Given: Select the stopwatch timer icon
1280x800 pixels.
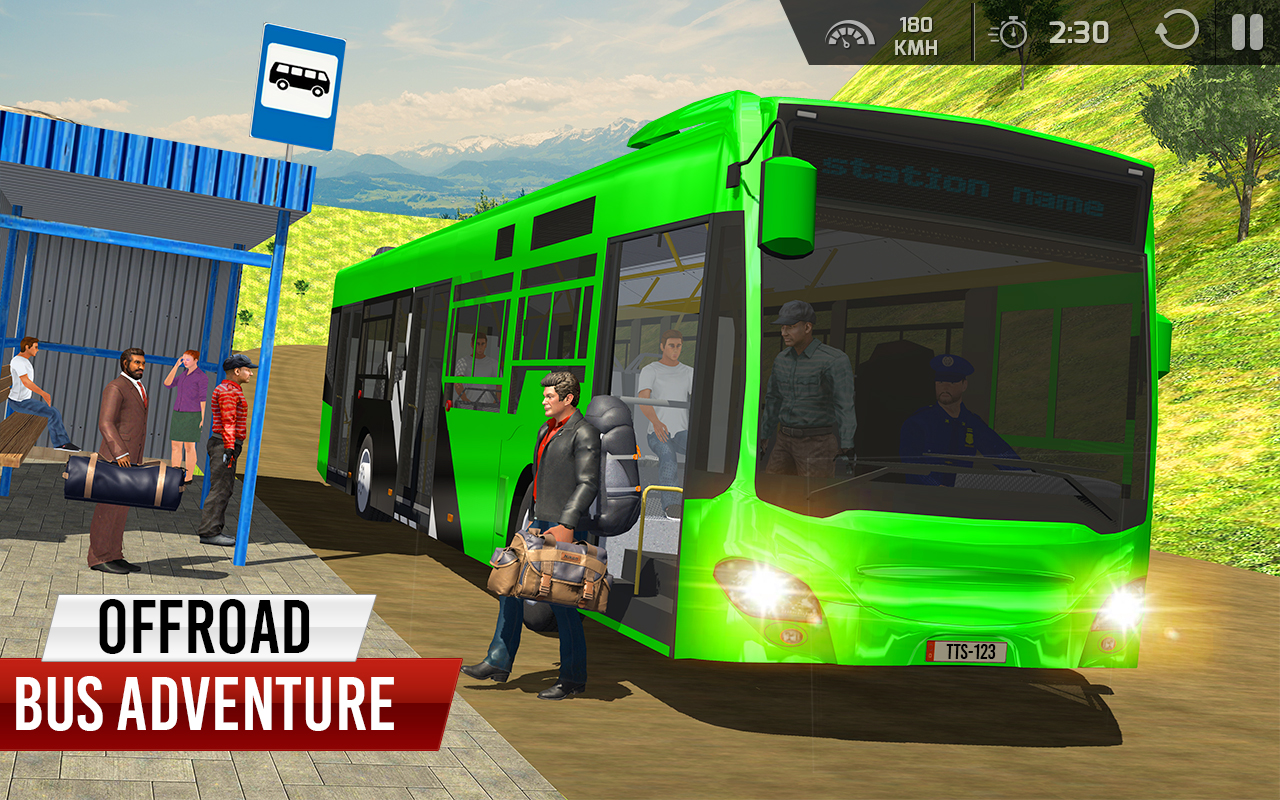Looking at the screenshot, I should pos(1010,31).
